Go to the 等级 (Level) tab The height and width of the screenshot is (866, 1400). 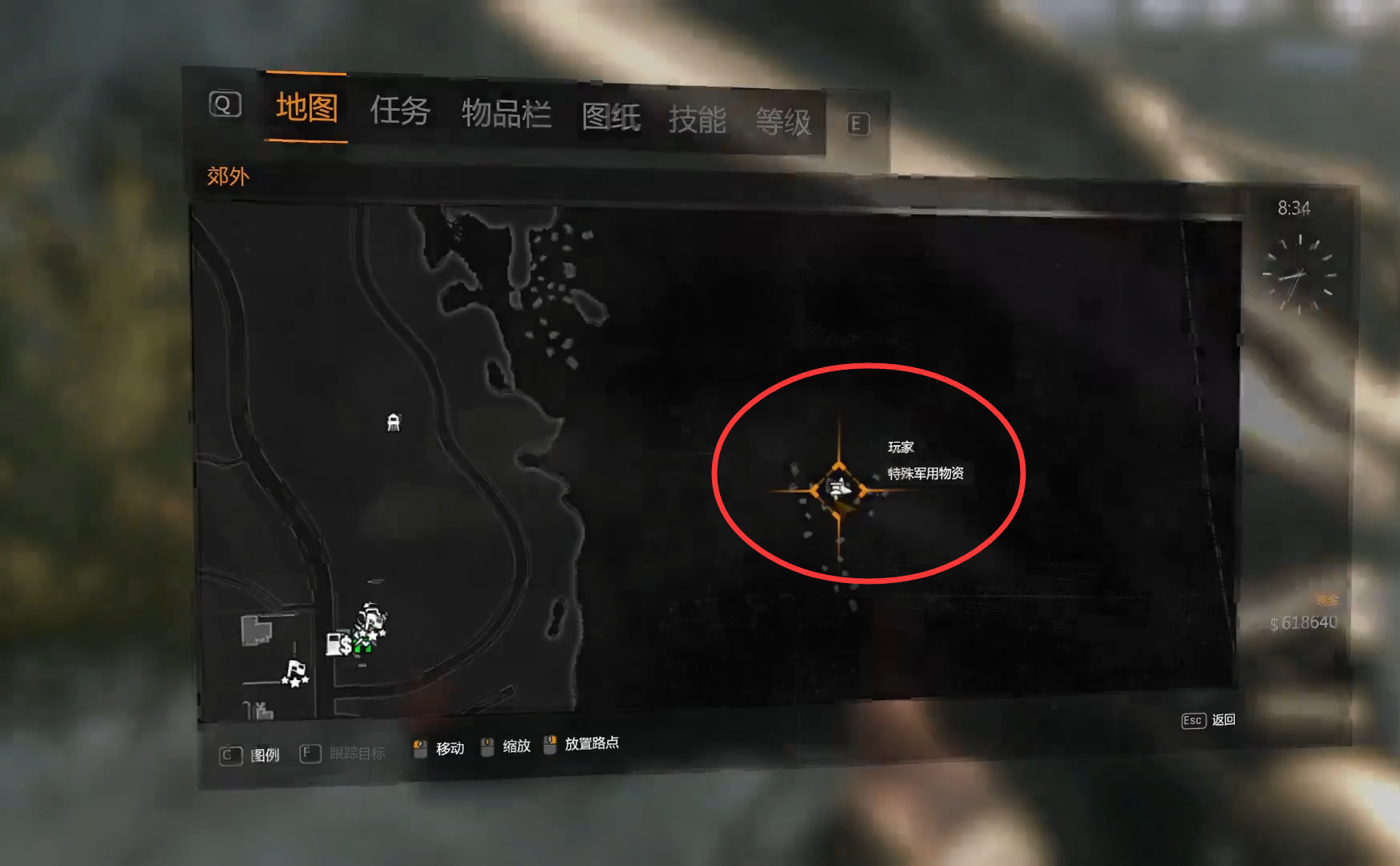783,123
